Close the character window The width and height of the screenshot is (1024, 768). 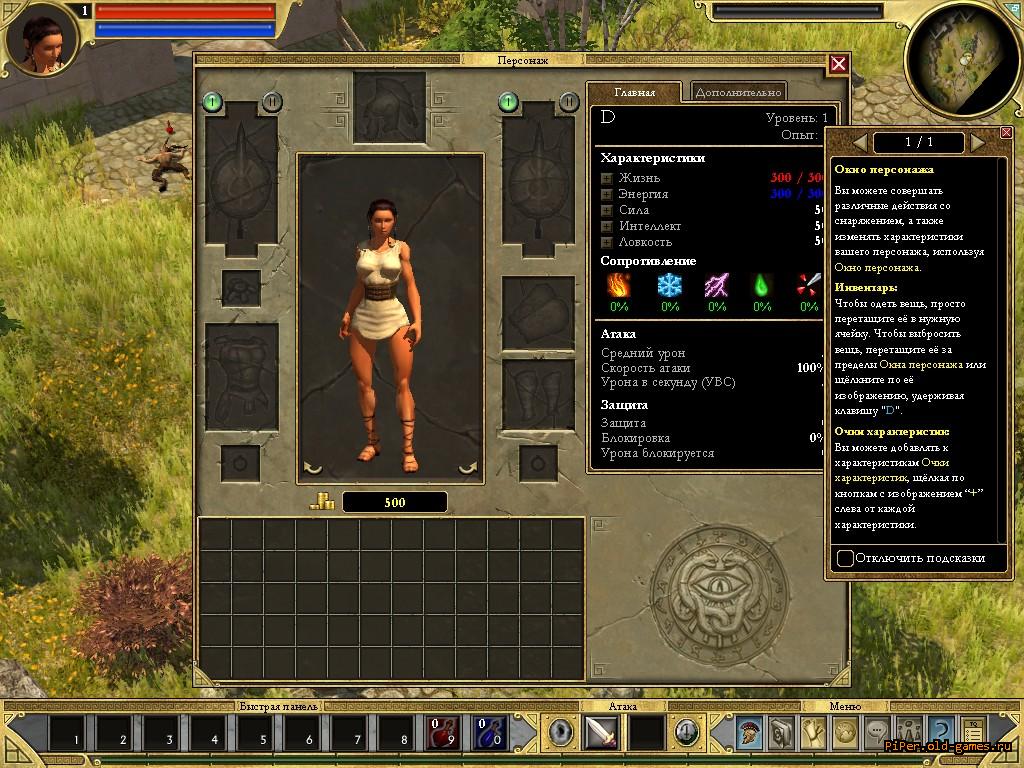[x=838, y=64]
